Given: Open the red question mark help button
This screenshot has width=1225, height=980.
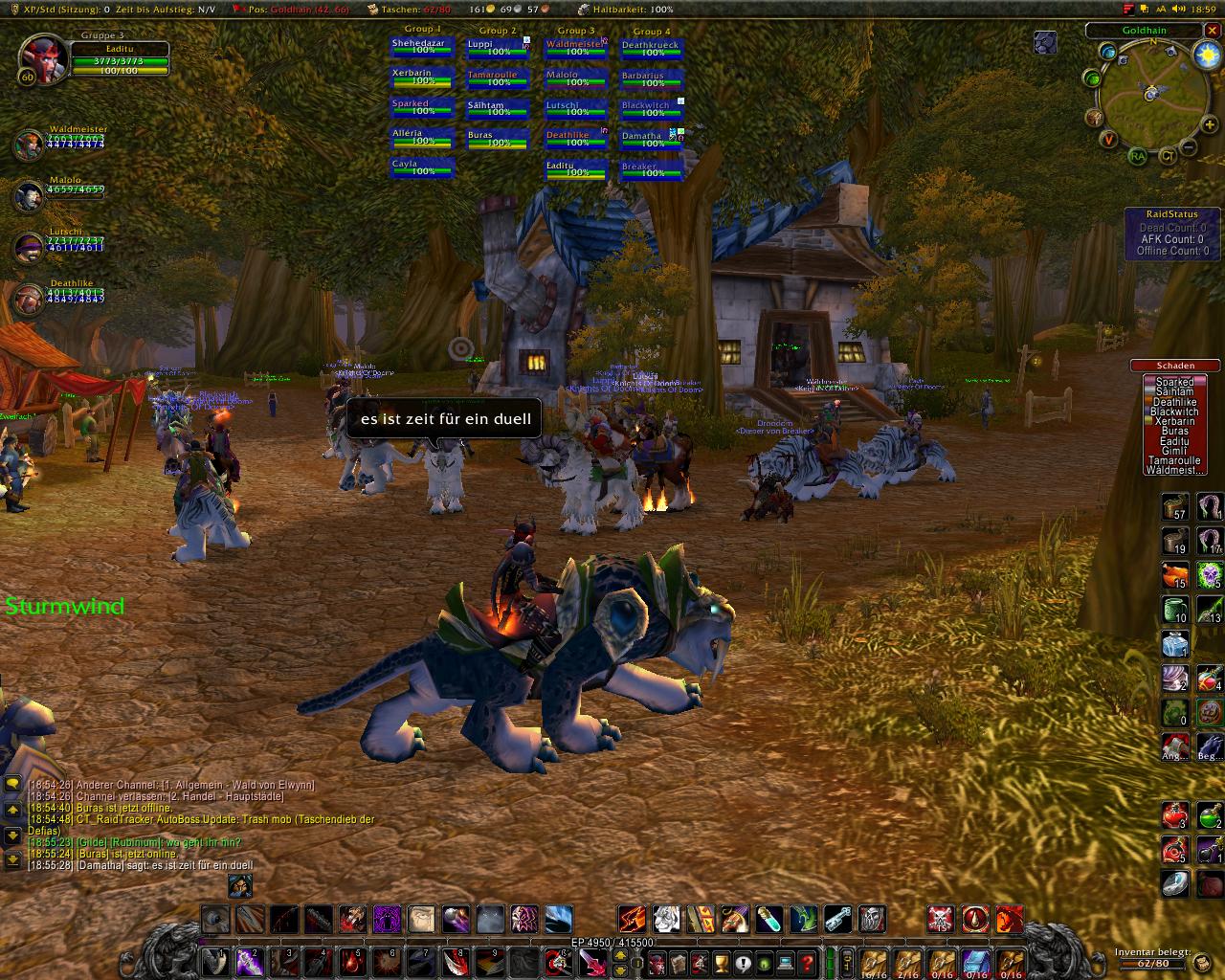Looking at the screenshot, I should click(807, 962).
